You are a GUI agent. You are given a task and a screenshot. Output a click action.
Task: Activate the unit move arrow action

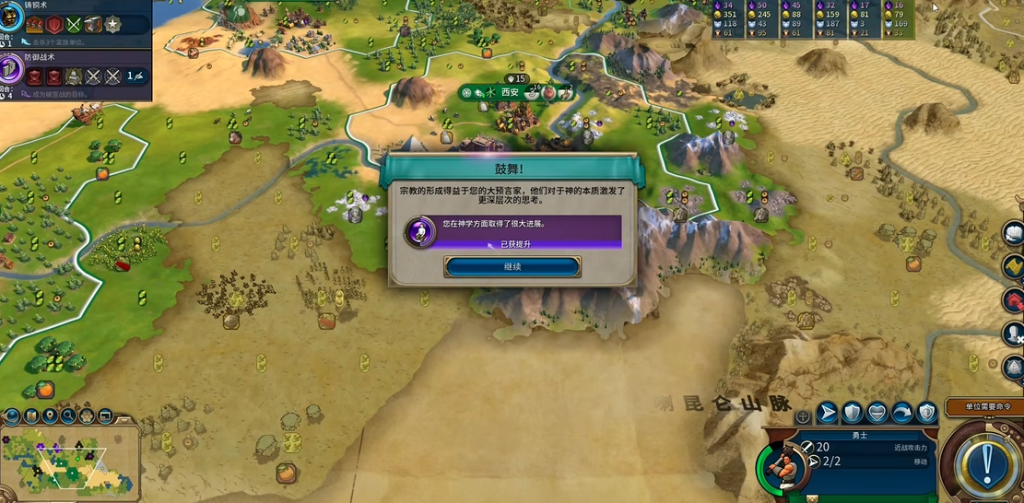click(828, 412)
